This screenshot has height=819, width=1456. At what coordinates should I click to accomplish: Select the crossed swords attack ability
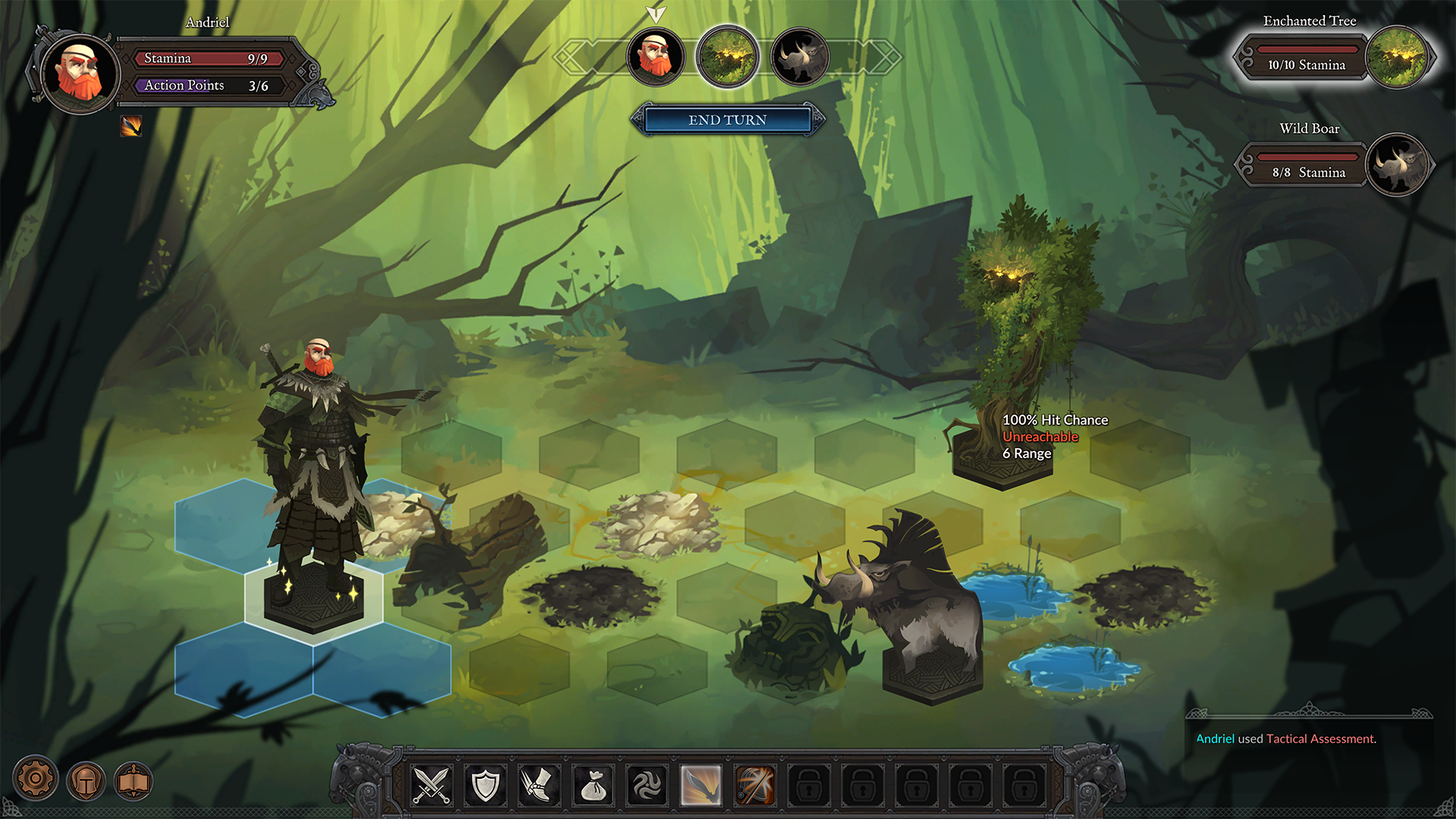pos(431,785)
